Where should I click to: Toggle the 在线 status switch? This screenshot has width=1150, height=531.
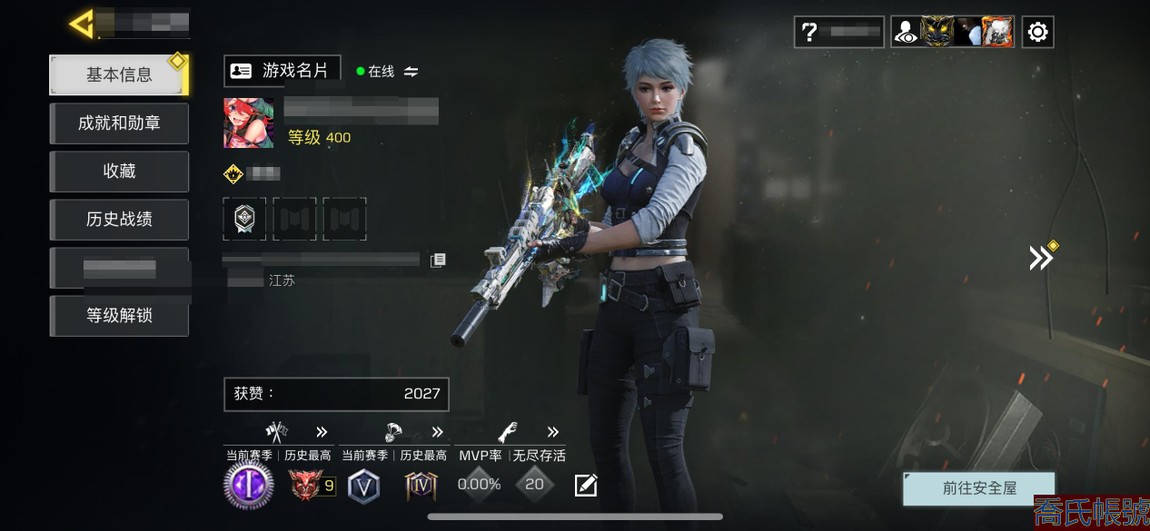(410, 71)
